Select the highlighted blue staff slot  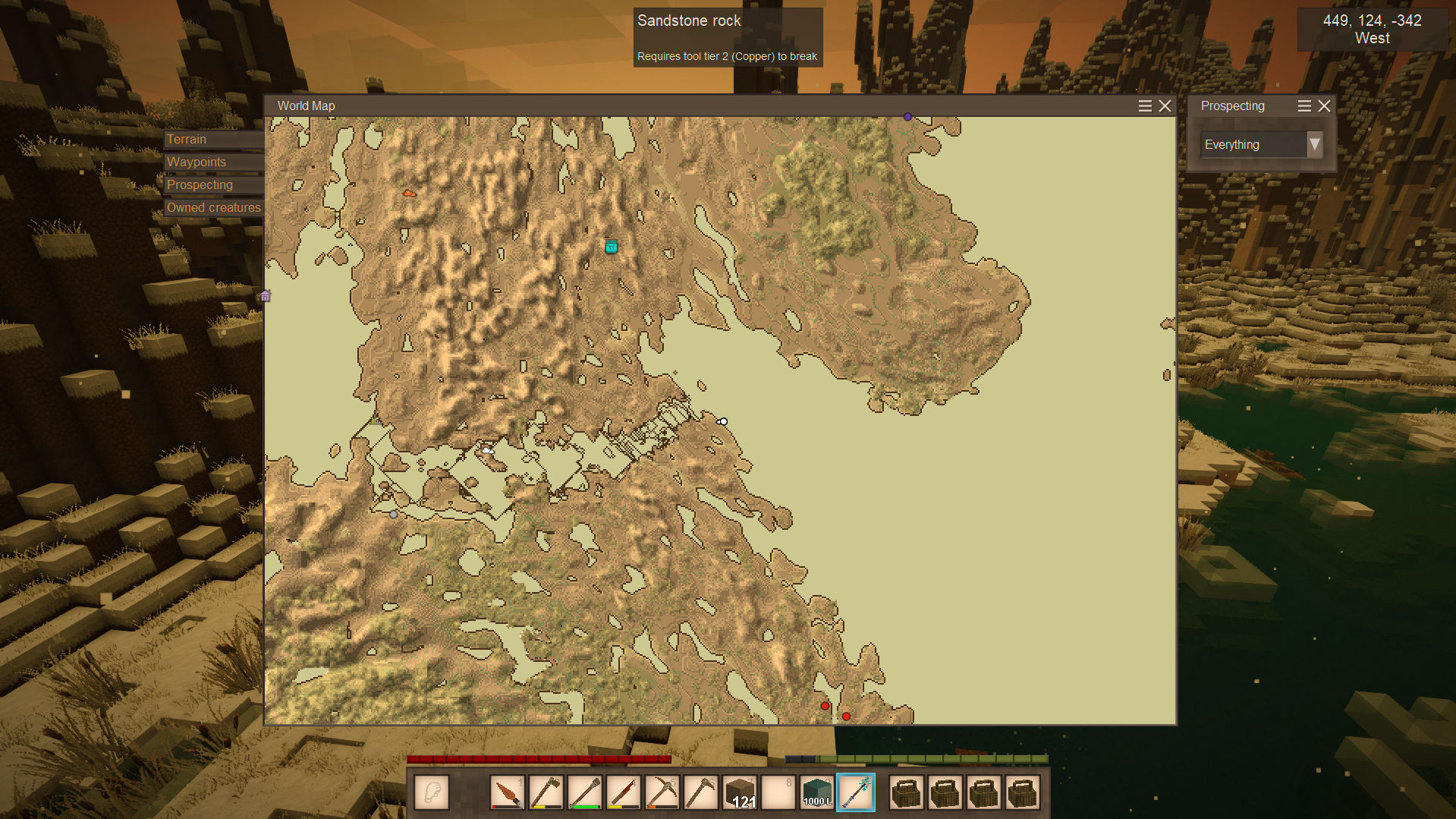[x=856, y=793]
